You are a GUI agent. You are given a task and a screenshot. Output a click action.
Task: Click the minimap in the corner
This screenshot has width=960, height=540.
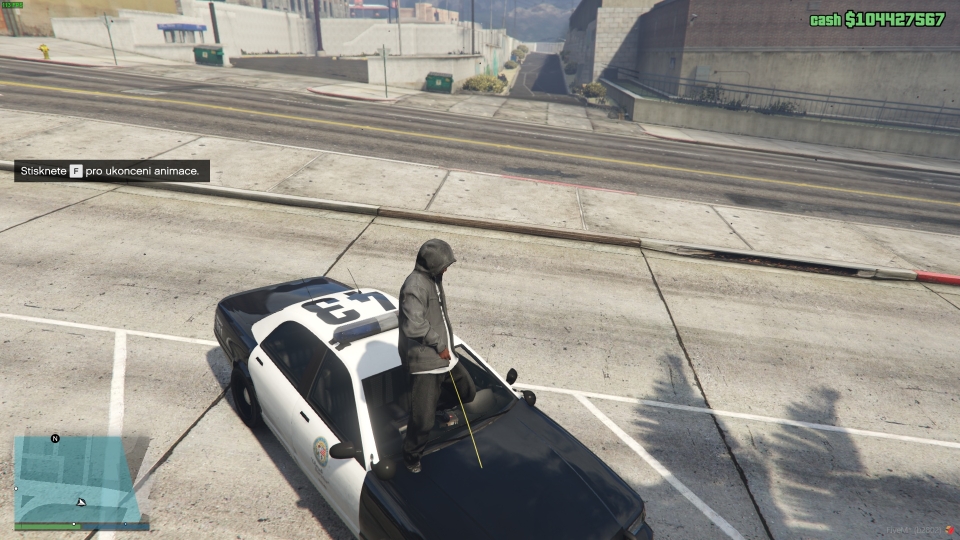[x=76, y=480]
